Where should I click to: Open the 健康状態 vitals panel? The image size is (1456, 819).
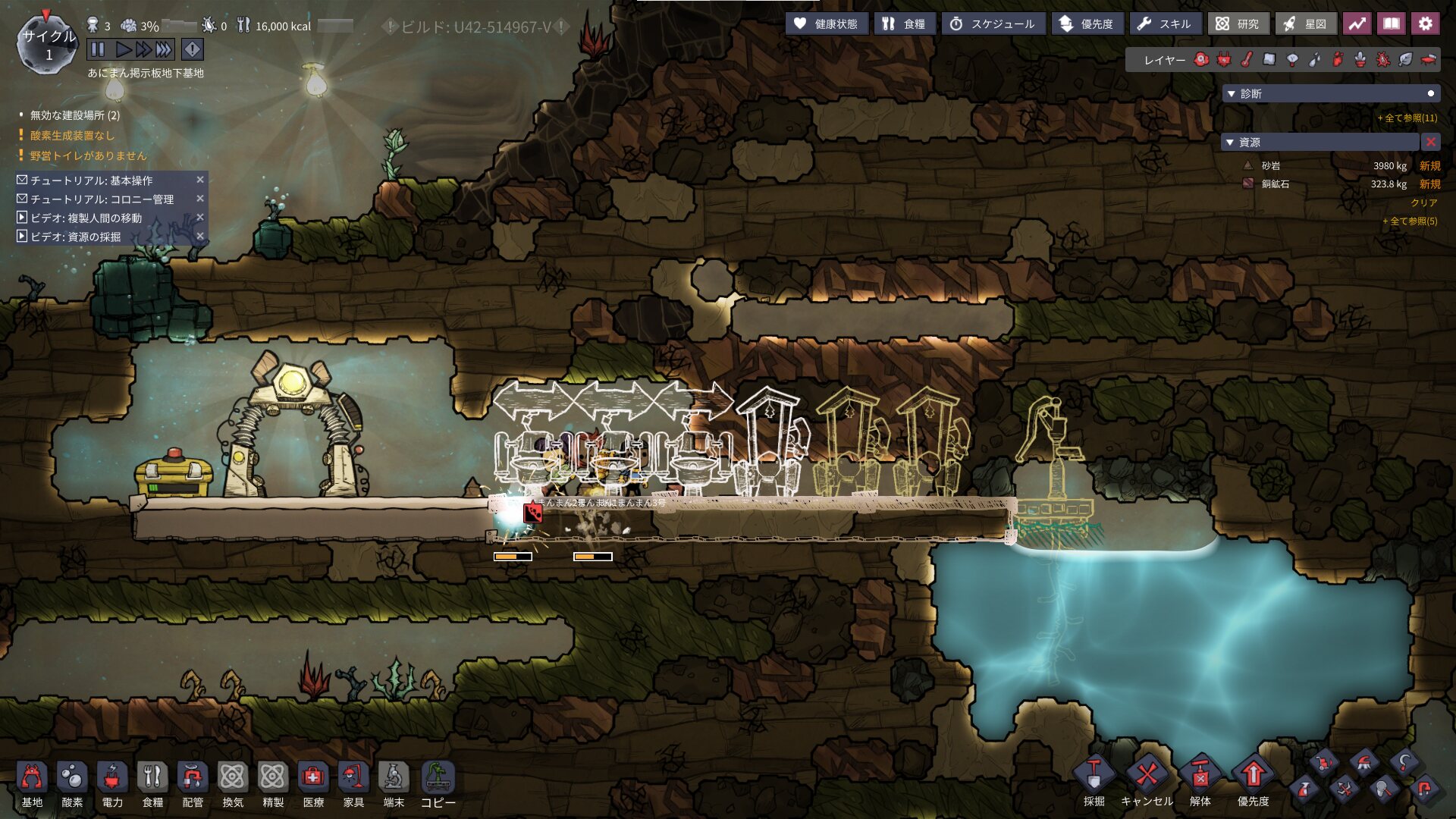pyautogui.click(x=826, y=24)
